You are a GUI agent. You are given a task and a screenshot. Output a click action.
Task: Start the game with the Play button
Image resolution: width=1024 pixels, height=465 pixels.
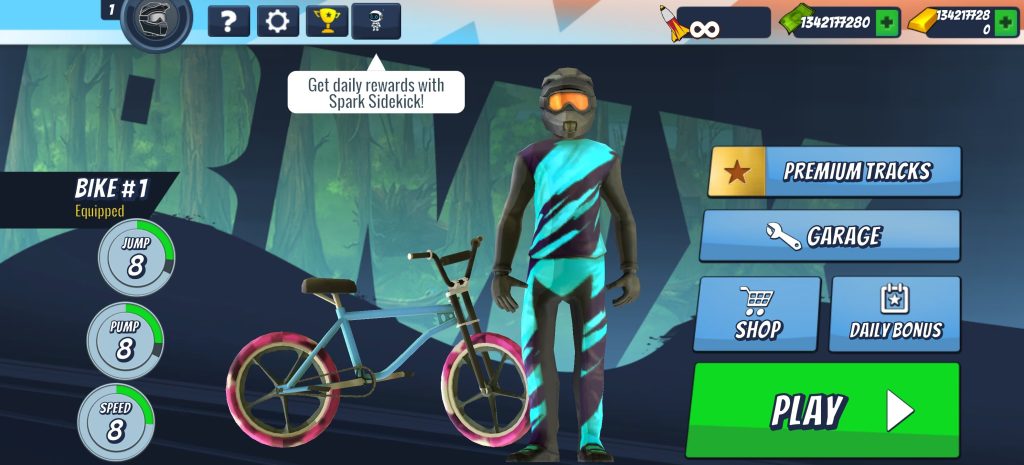(822, 409)
